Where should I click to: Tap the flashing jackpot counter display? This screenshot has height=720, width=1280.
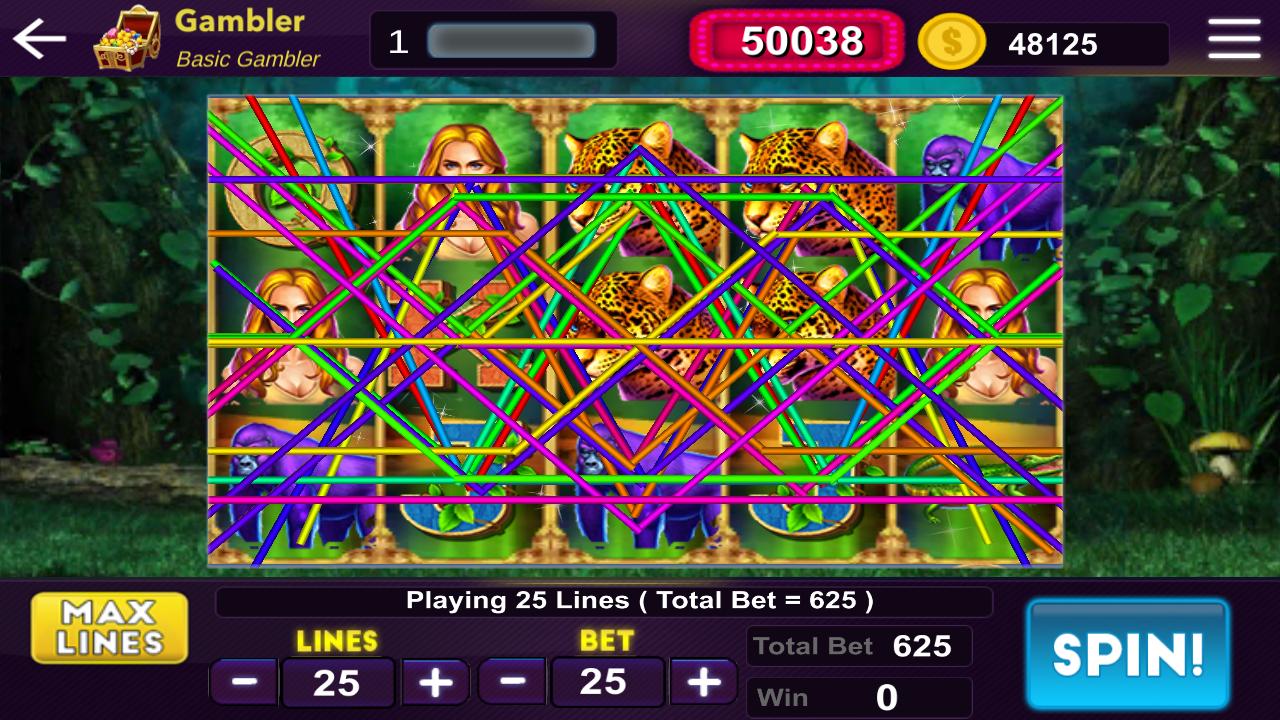click(x=797, y=41)
